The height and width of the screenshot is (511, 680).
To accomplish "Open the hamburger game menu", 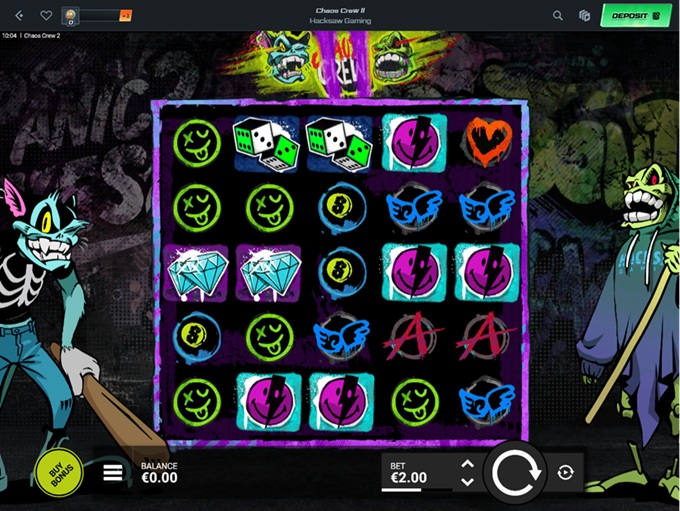I will (x=113, y=473).
